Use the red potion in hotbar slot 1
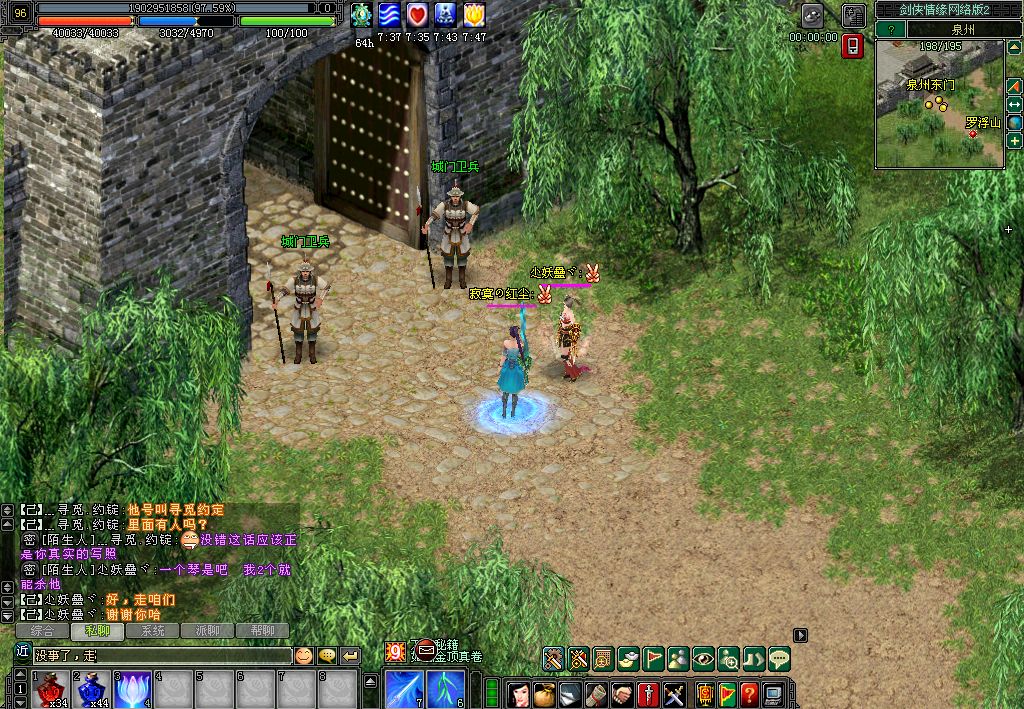The height and width of the screenshot is (709, 1024). point(51,690)
